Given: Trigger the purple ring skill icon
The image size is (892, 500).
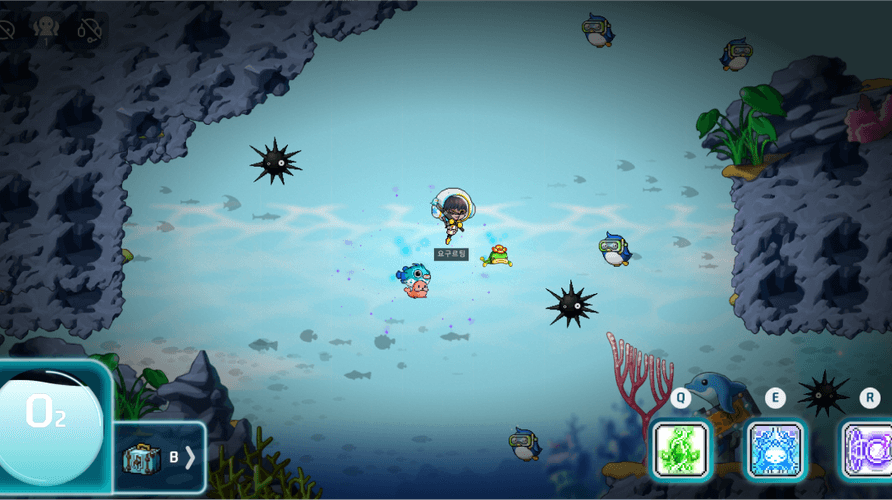Looking at the screenshot, I should [x=868, y=449].
